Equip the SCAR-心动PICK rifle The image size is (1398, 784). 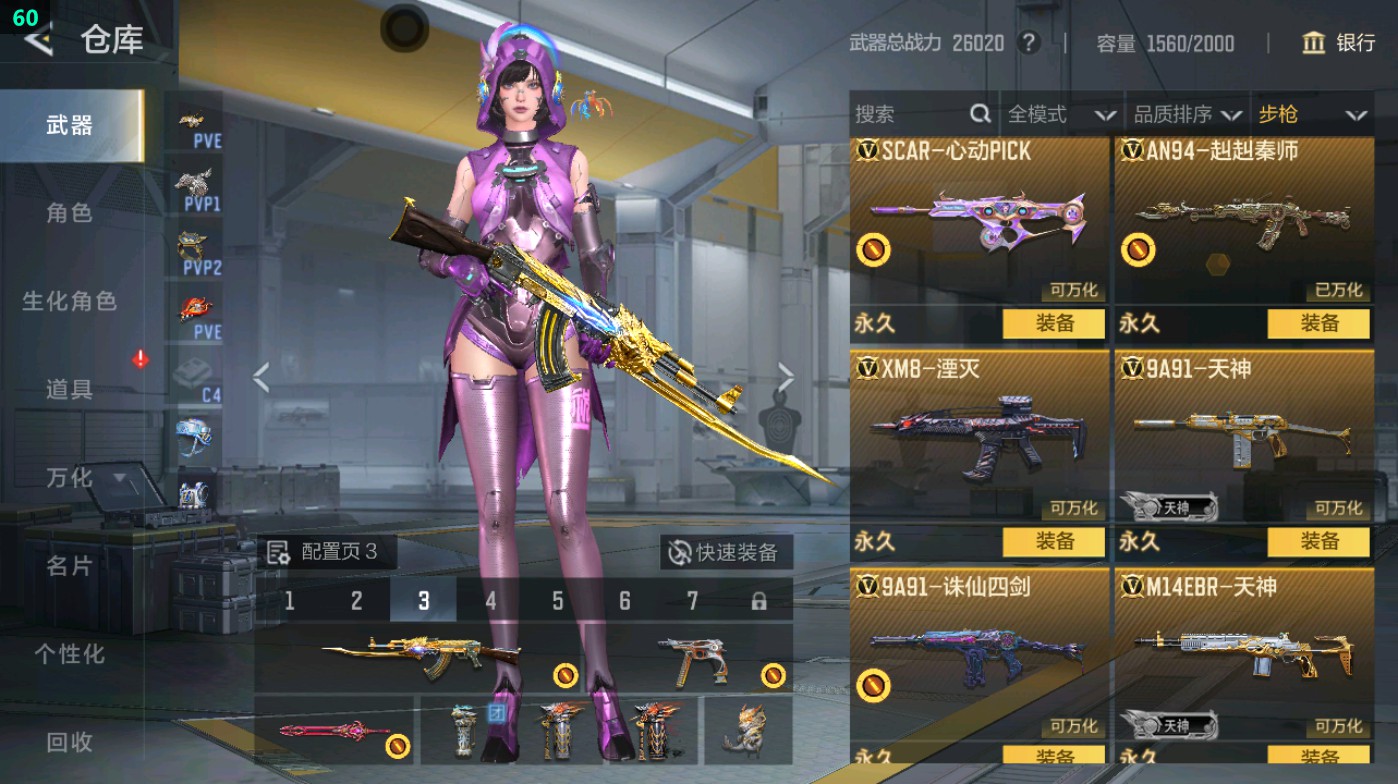[x=1054, y=323]
